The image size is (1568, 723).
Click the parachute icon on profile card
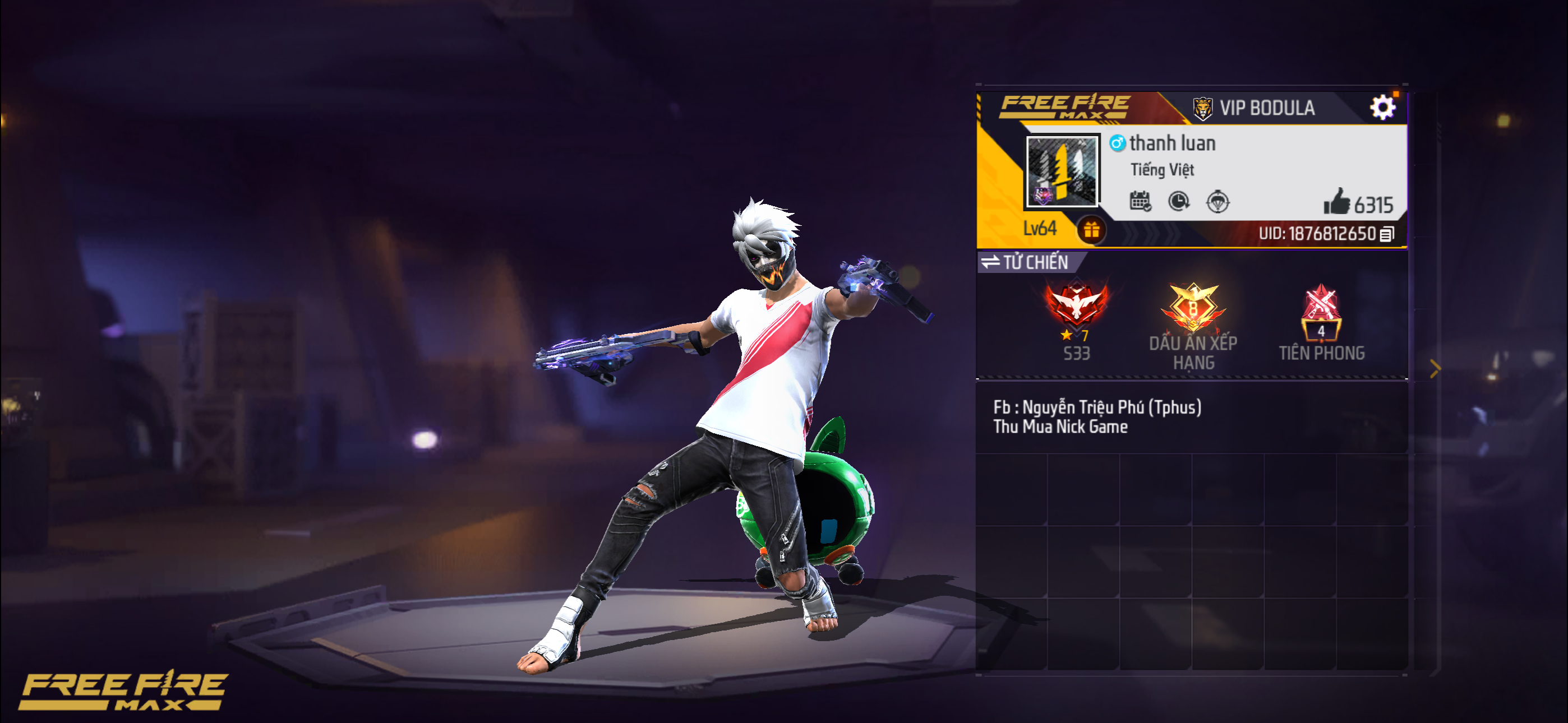(x=1217, y=201)
